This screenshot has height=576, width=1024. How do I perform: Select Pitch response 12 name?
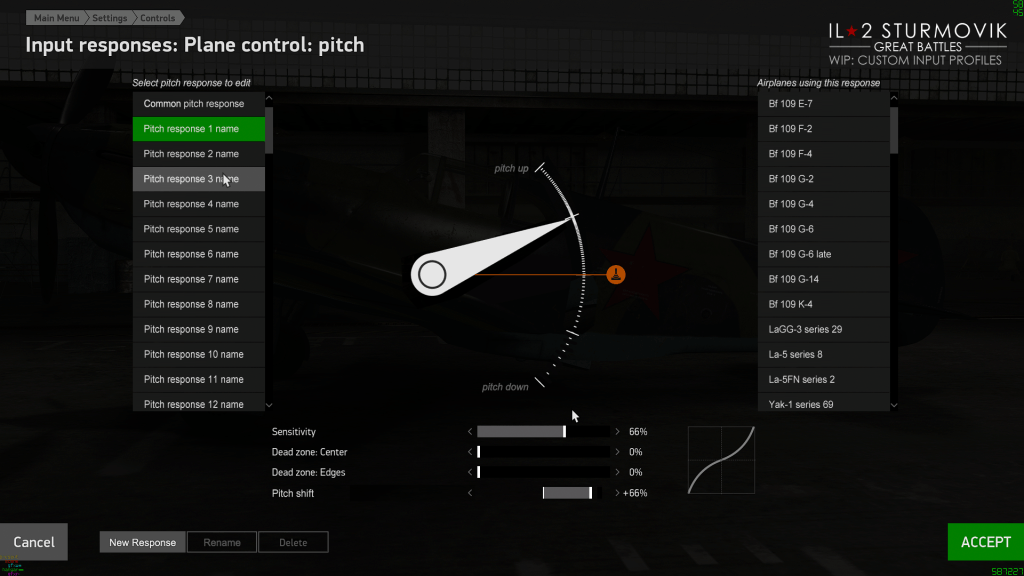198,404
